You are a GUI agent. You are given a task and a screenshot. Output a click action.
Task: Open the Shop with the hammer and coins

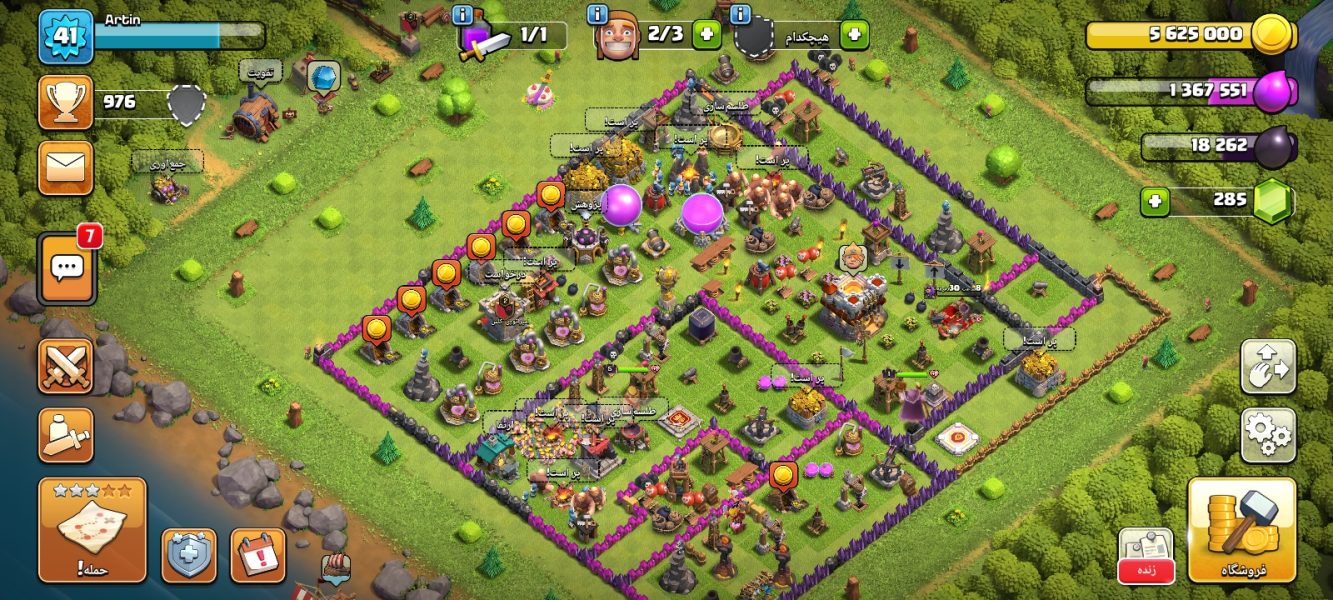pos(1241,530)
